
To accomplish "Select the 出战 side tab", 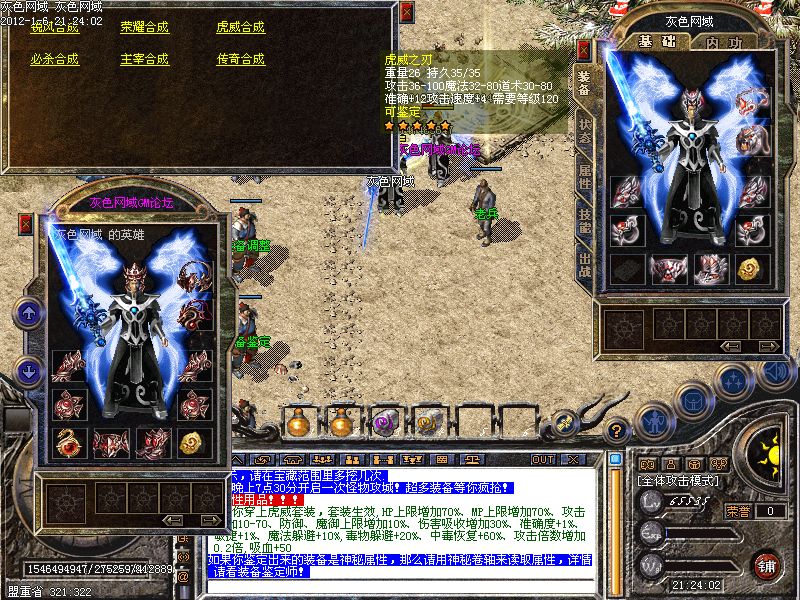I will 584,266.
